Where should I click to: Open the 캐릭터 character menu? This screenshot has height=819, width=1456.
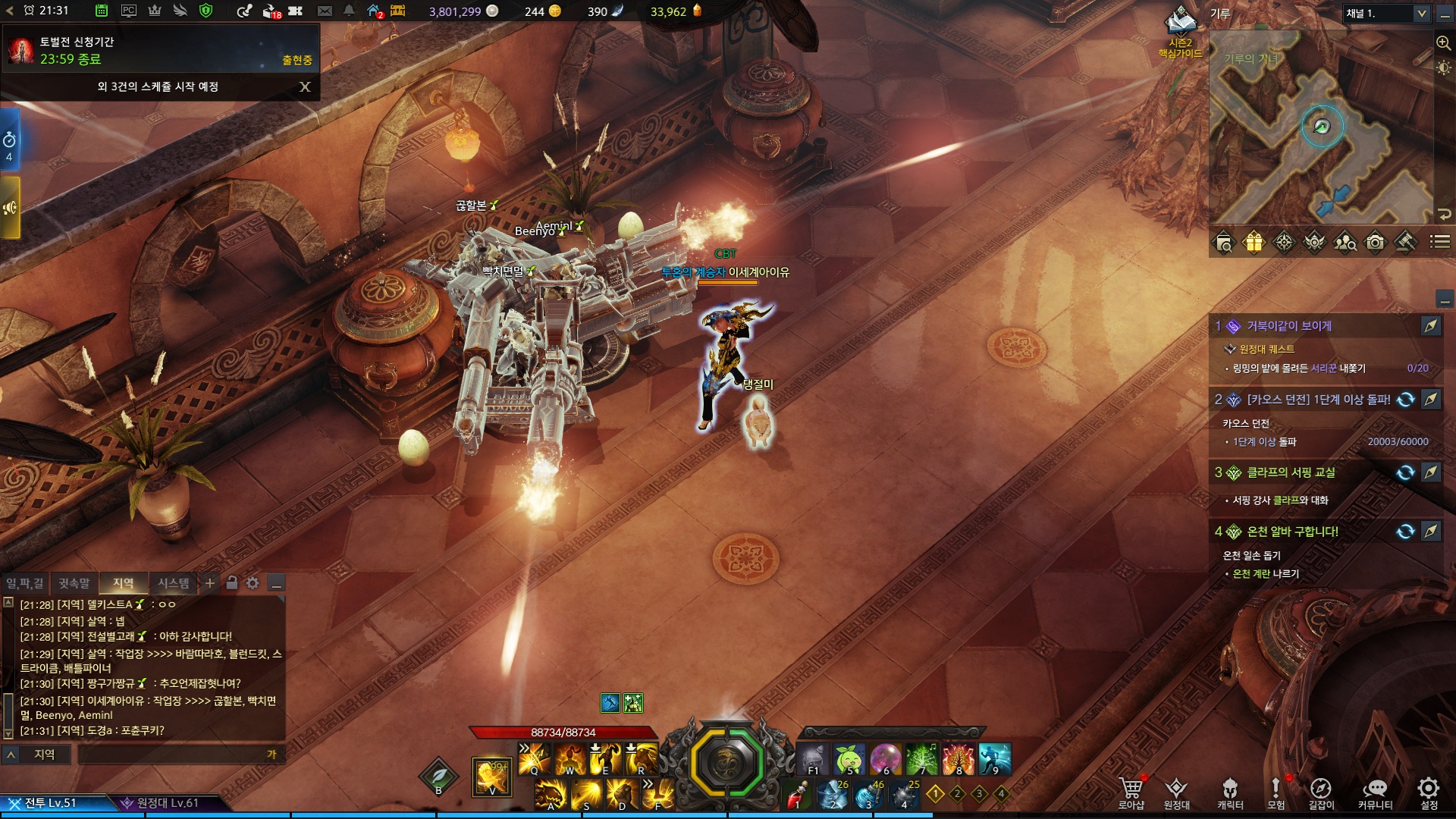(1230, 792)
